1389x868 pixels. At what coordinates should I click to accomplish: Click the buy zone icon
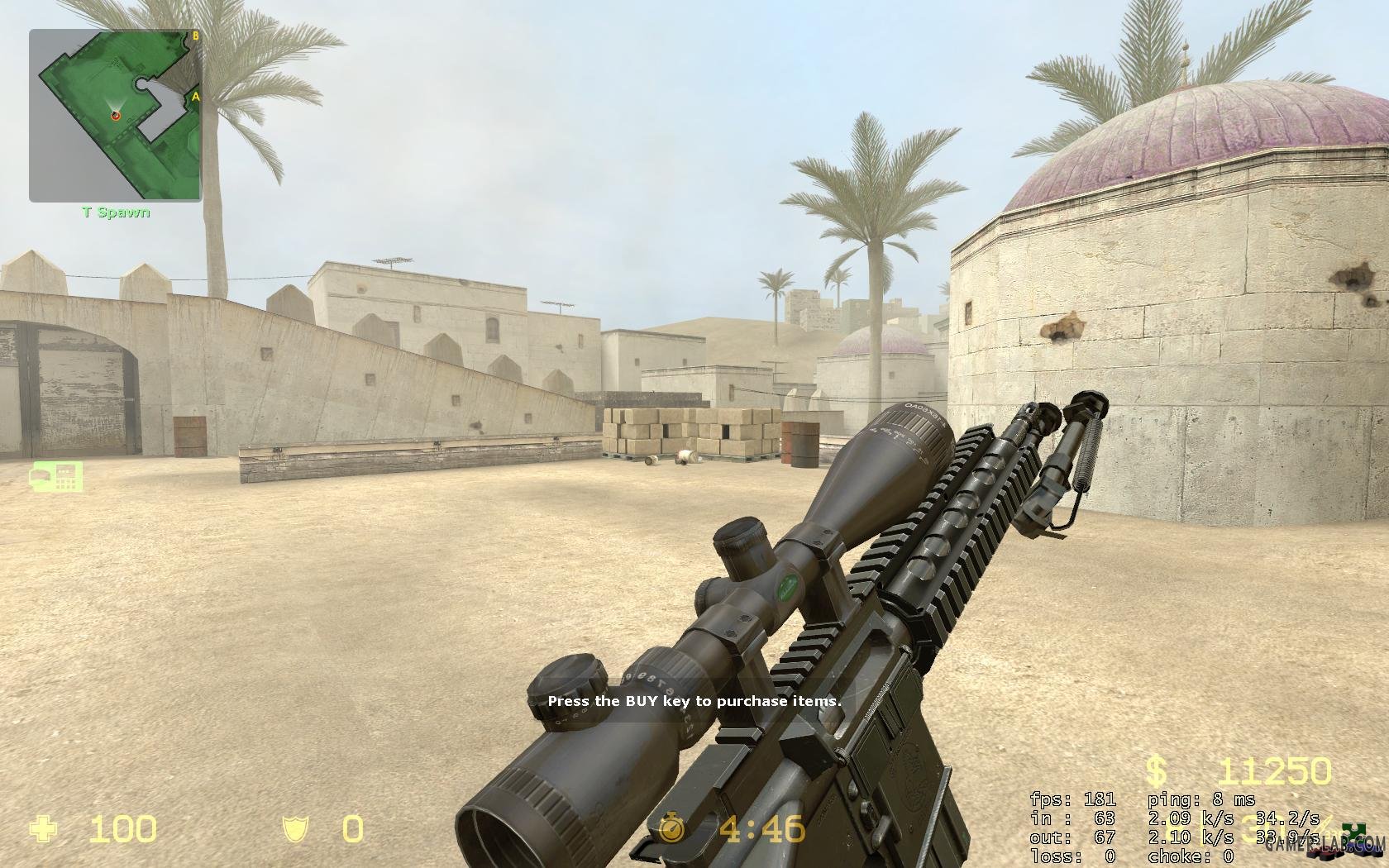[x=56, y=476]
